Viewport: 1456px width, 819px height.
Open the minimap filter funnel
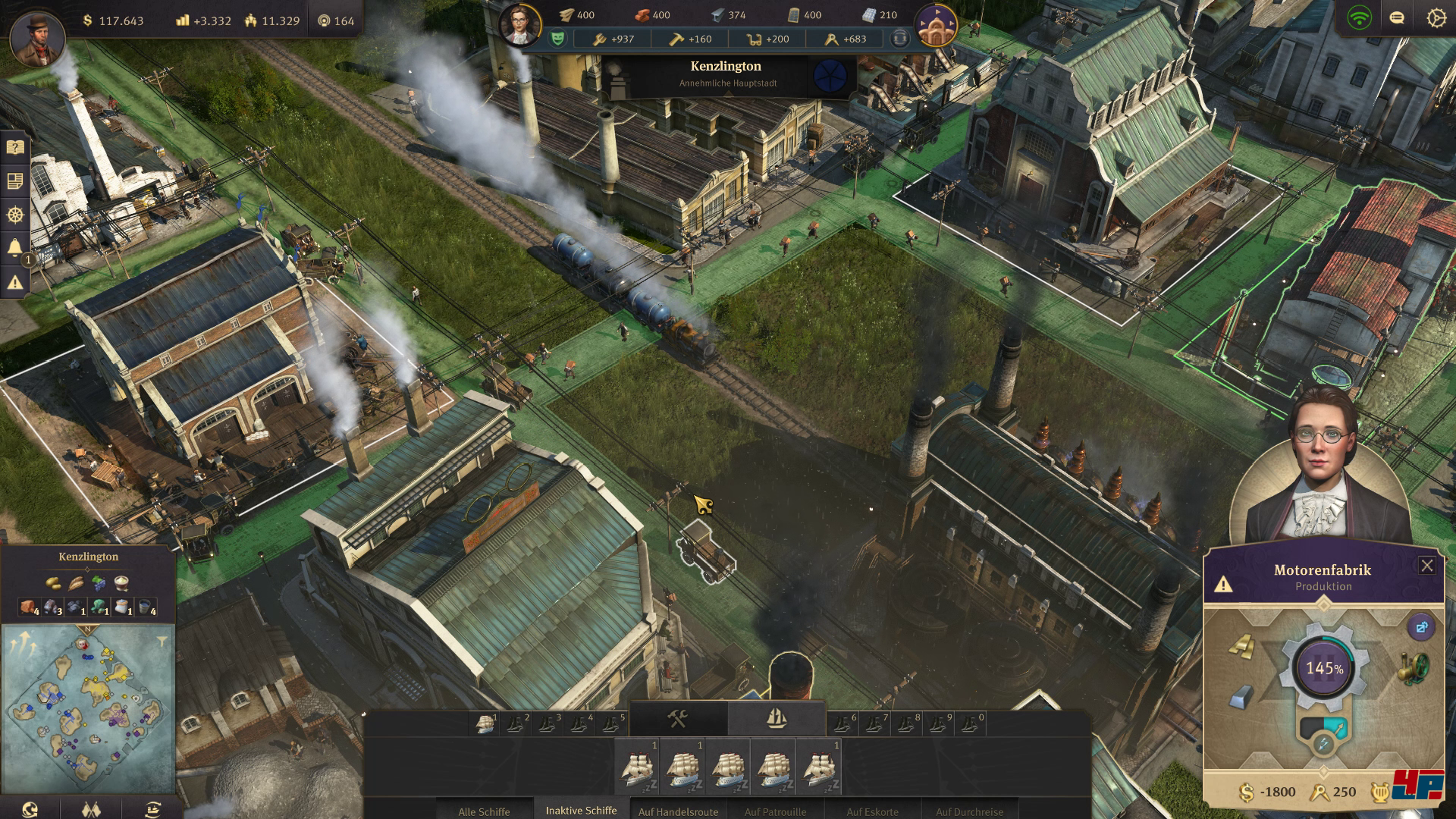tap(161, 642)
